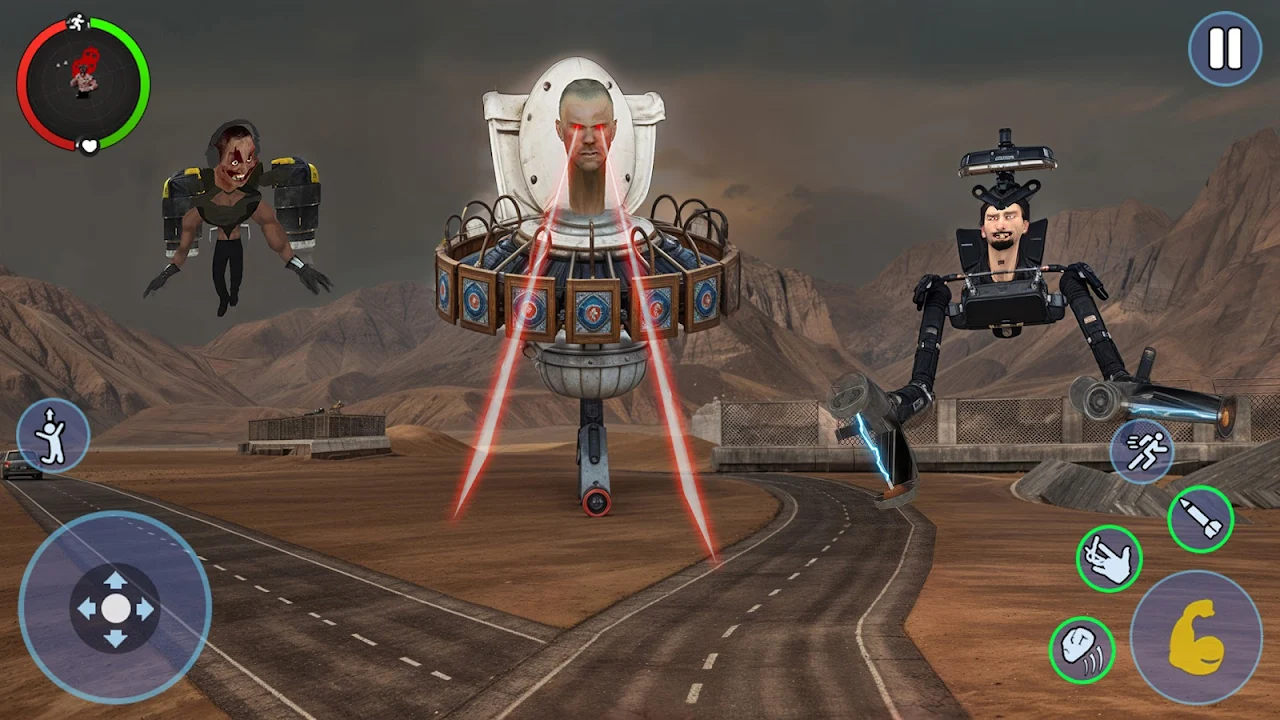Fire the rocket missile ability
The width and height of the screenshot is (1280, 720).
coord(1200,519)
